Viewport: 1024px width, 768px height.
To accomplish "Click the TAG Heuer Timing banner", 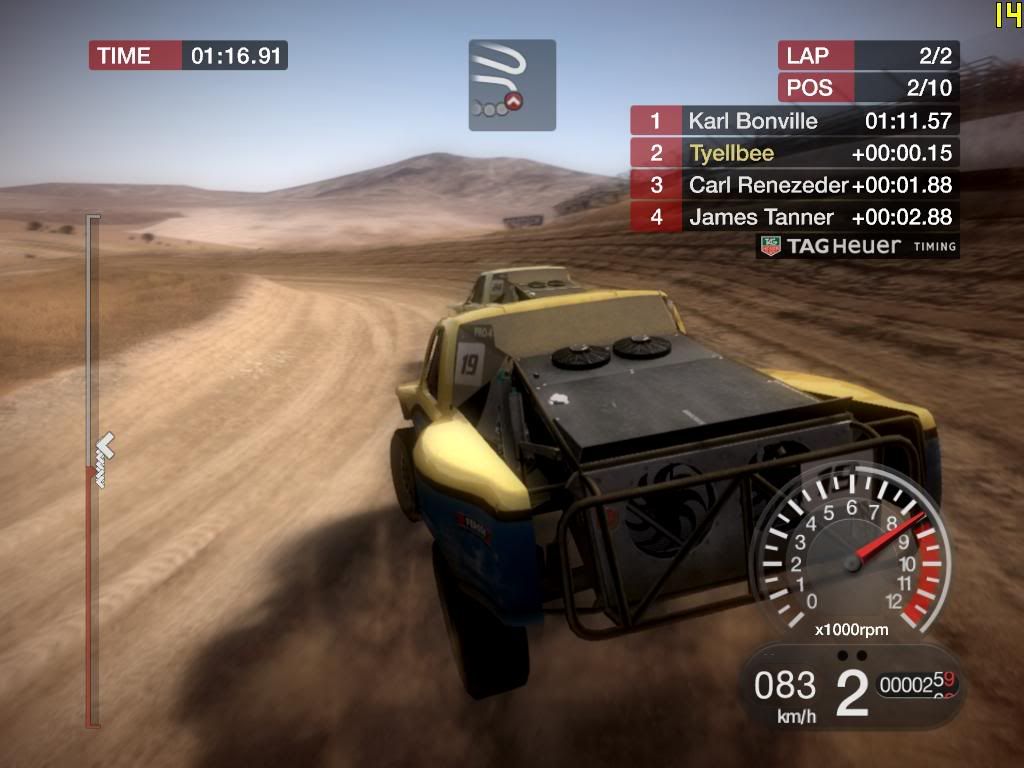I will coord(858,246).
